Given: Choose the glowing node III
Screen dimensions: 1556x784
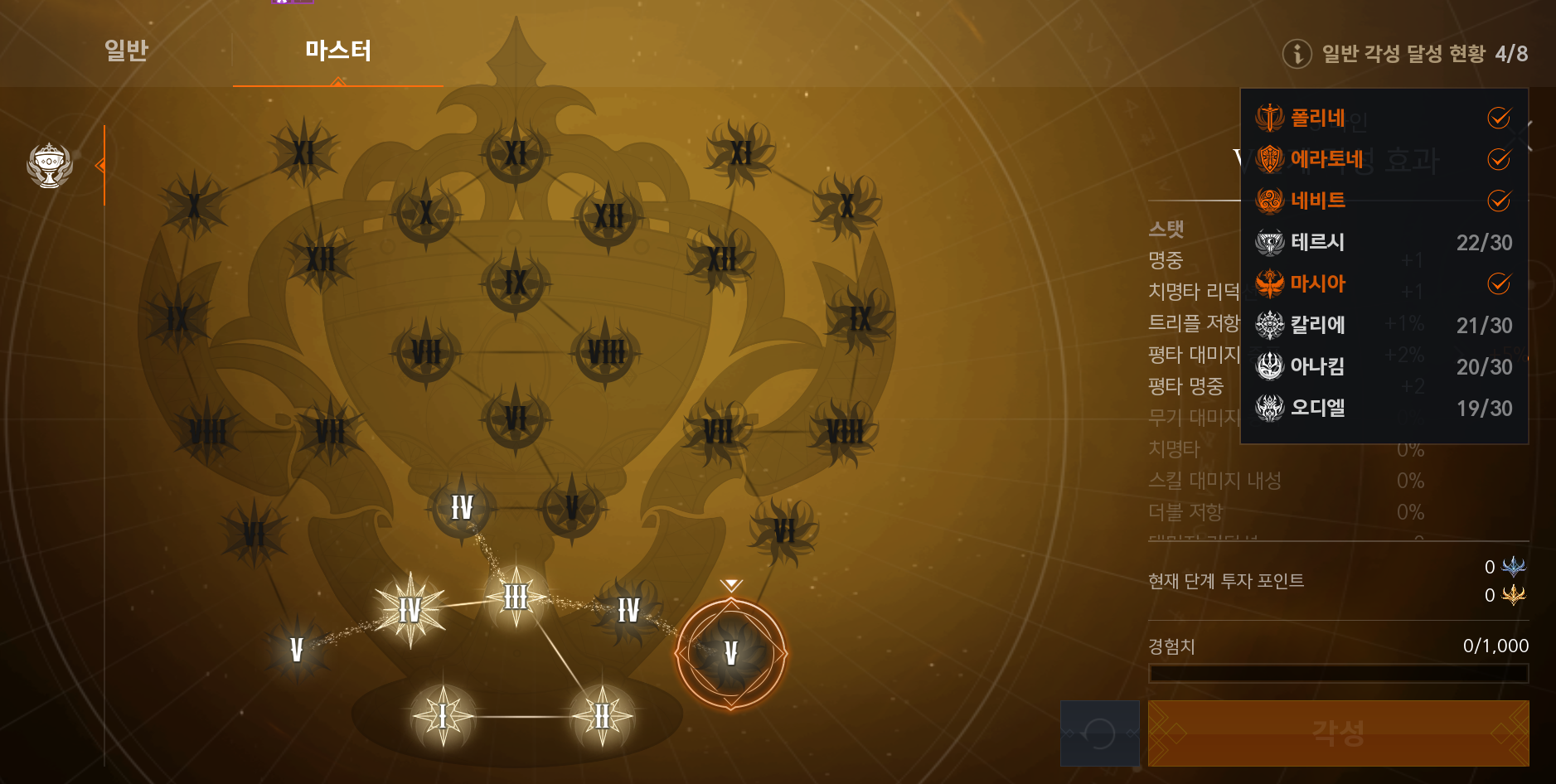Looking at the screenshot, I should (x=516, y=597).
